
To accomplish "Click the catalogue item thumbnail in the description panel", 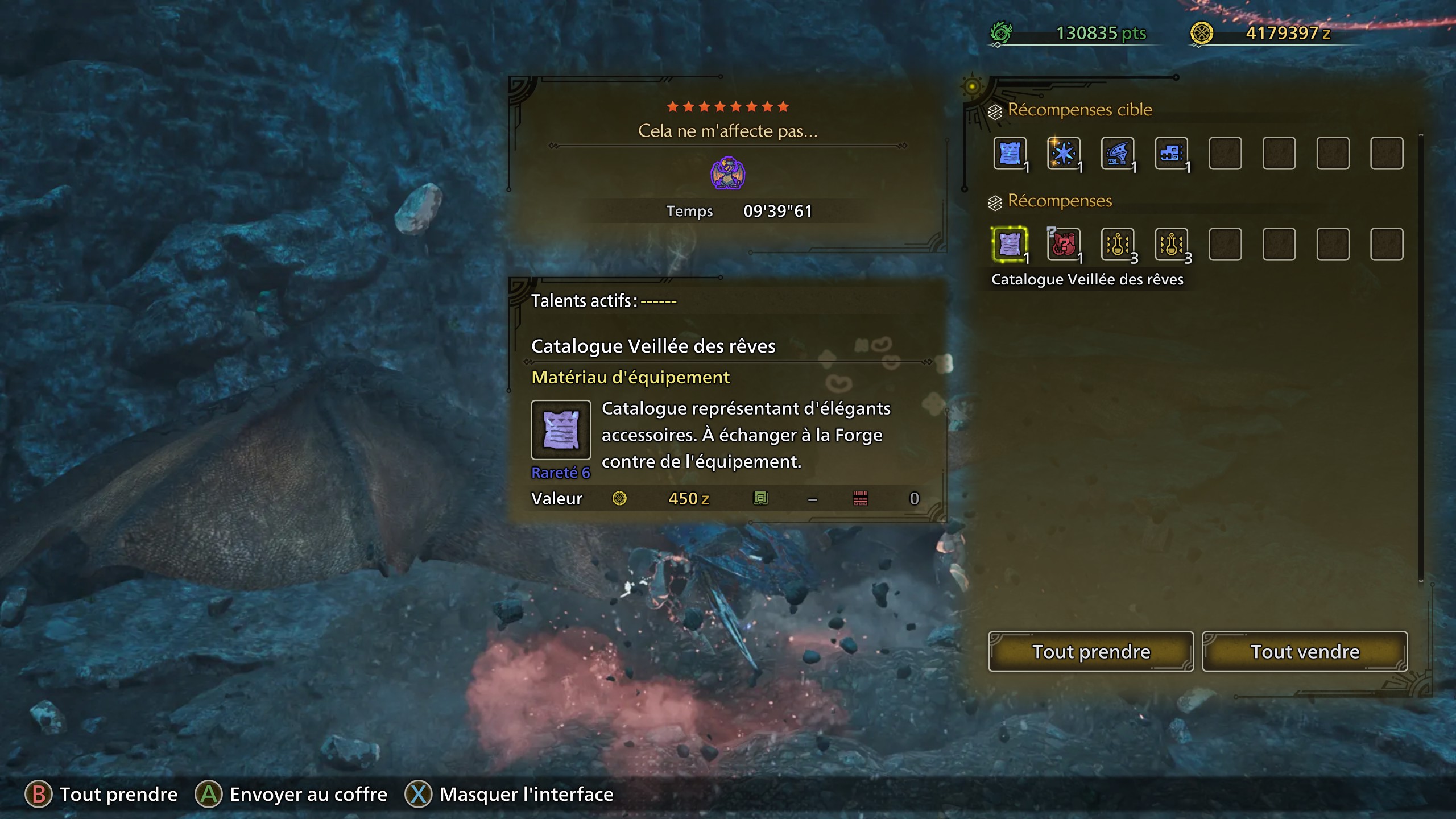I will (x=561, y=431).
